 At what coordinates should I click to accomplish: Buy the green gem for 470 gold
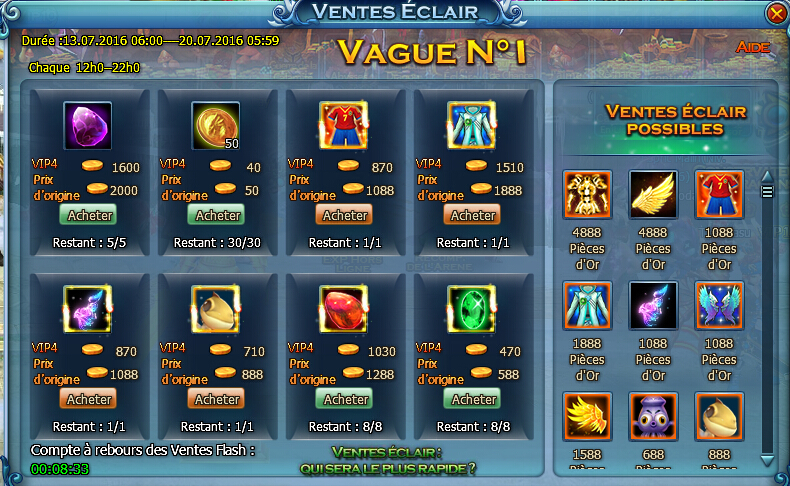coord(474,399)
